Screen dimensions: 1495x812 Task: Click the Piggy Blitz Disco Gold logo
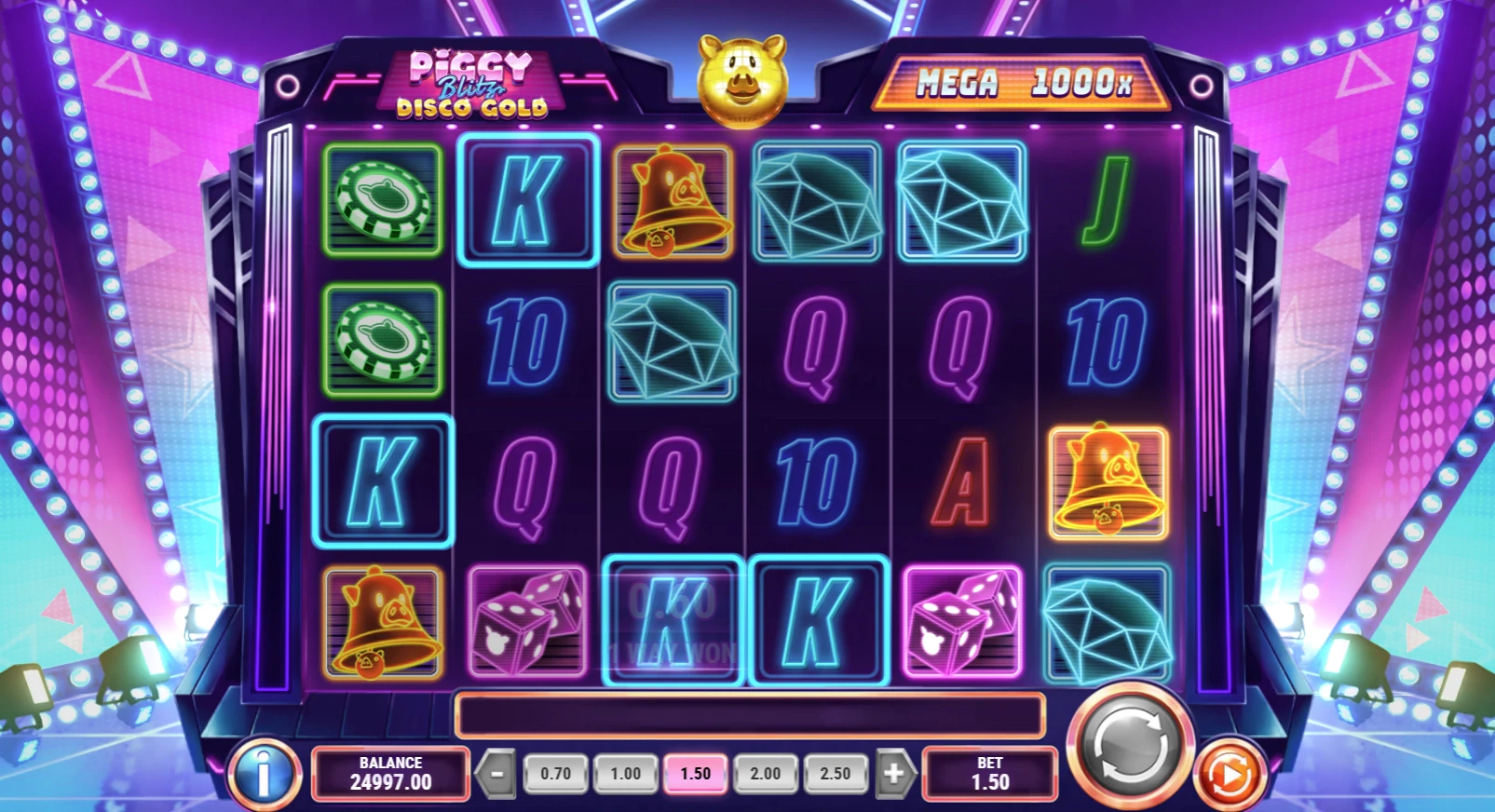(x=473, y=84)
